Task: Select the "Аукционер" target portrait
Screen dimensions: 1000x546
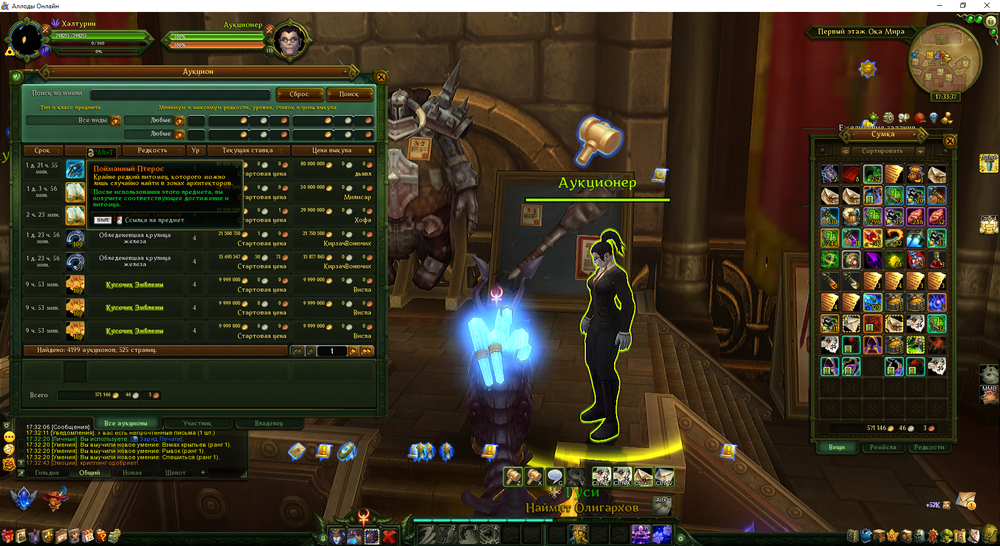Action: click(288, 40)
